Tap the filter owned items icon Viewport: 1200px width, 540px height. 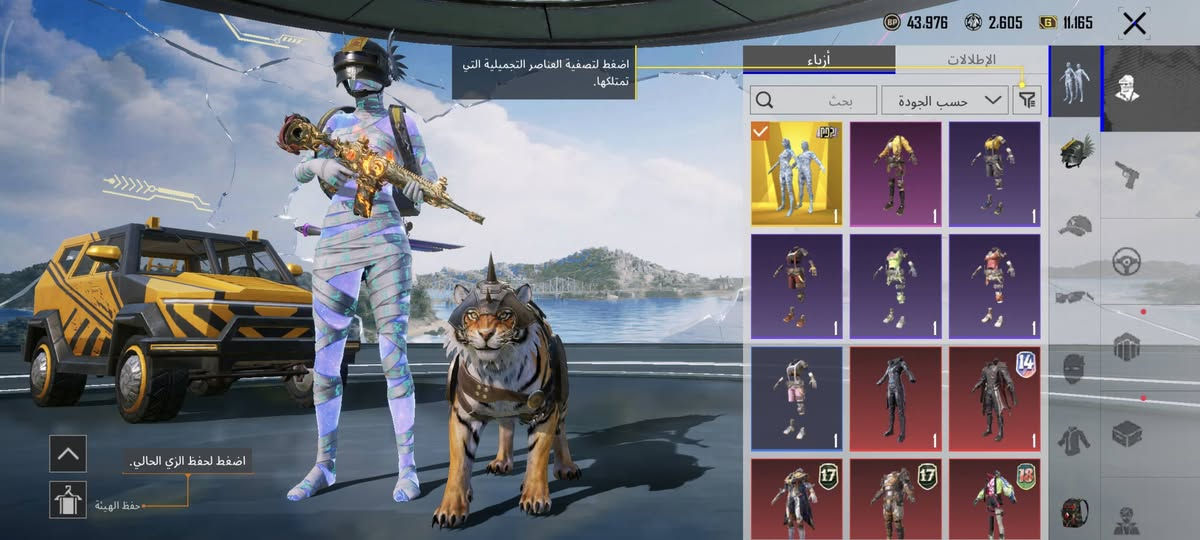coord(1026,100)
